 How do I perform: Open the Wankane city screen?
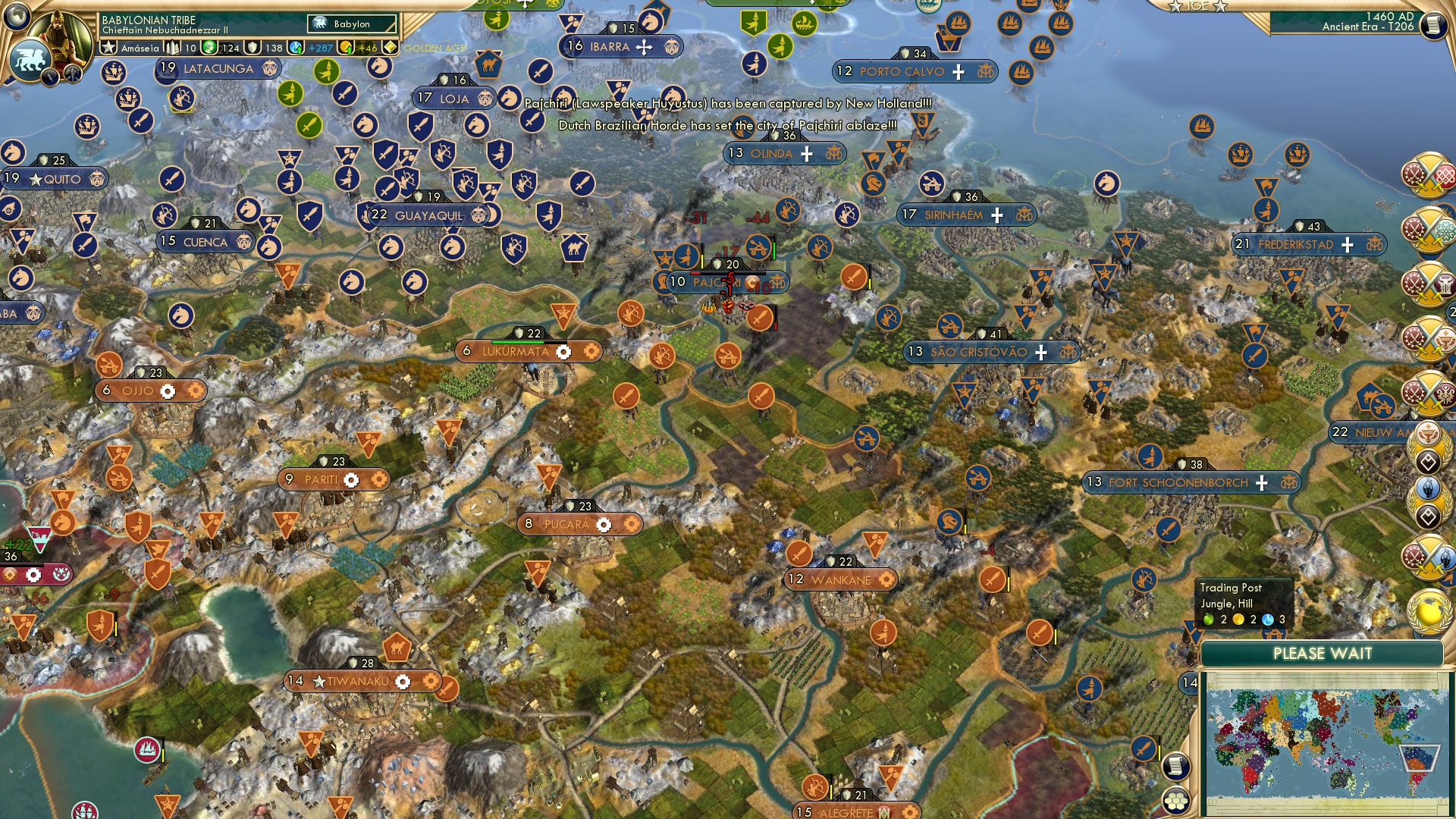(839, 579)
